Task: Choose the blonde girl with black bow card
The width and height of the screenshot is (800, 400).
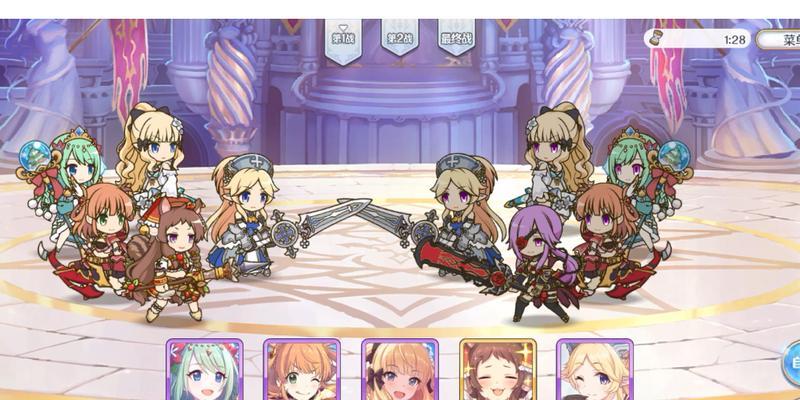Action: (400, 371)
